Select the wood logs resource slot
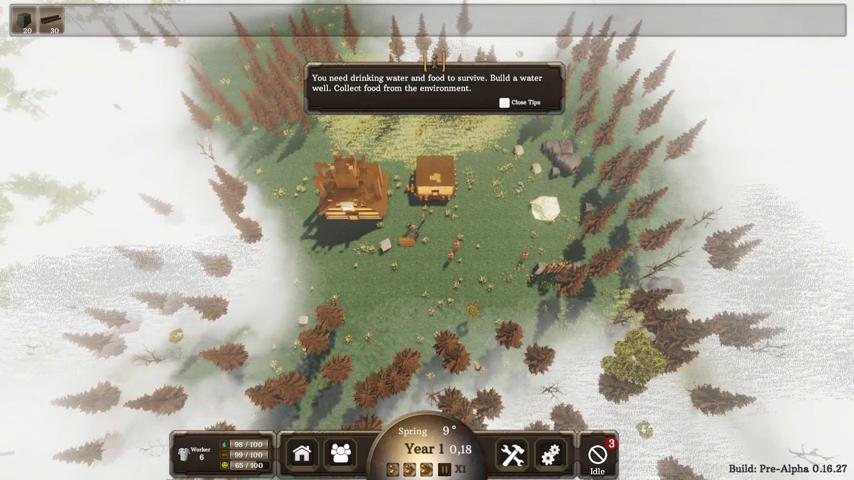The height and width of the screenshot is (480, 854). coord(51,21)
